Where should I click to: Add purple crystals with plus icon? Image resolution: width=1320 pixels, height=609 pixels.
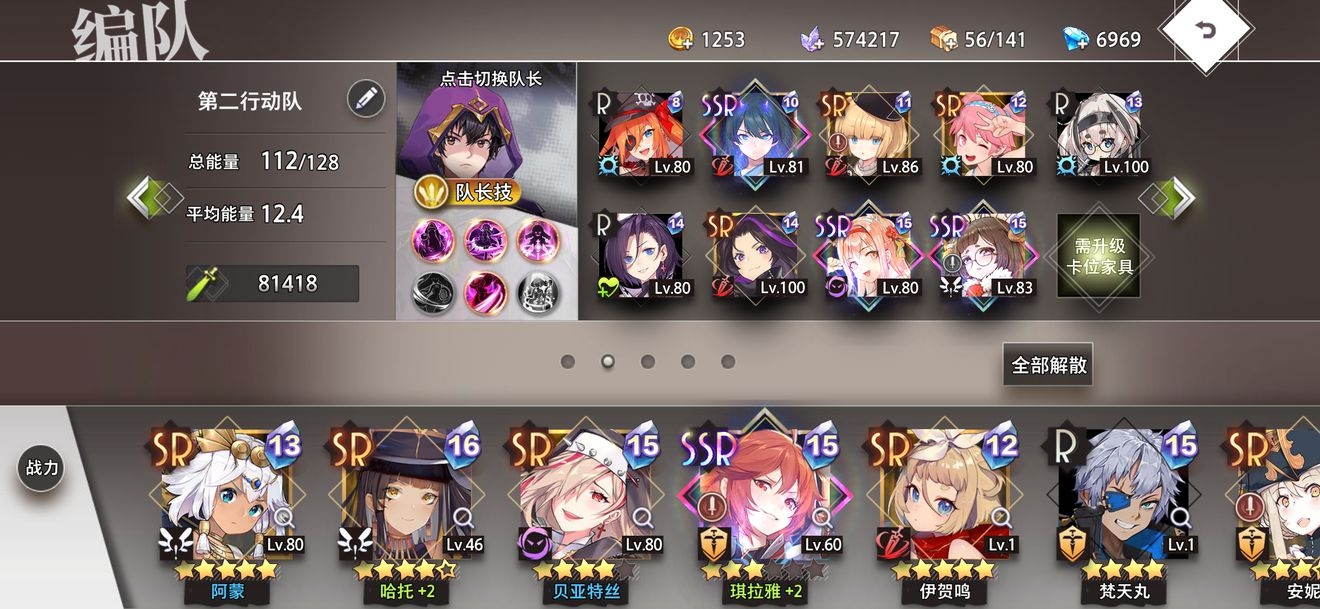point(812,40)
